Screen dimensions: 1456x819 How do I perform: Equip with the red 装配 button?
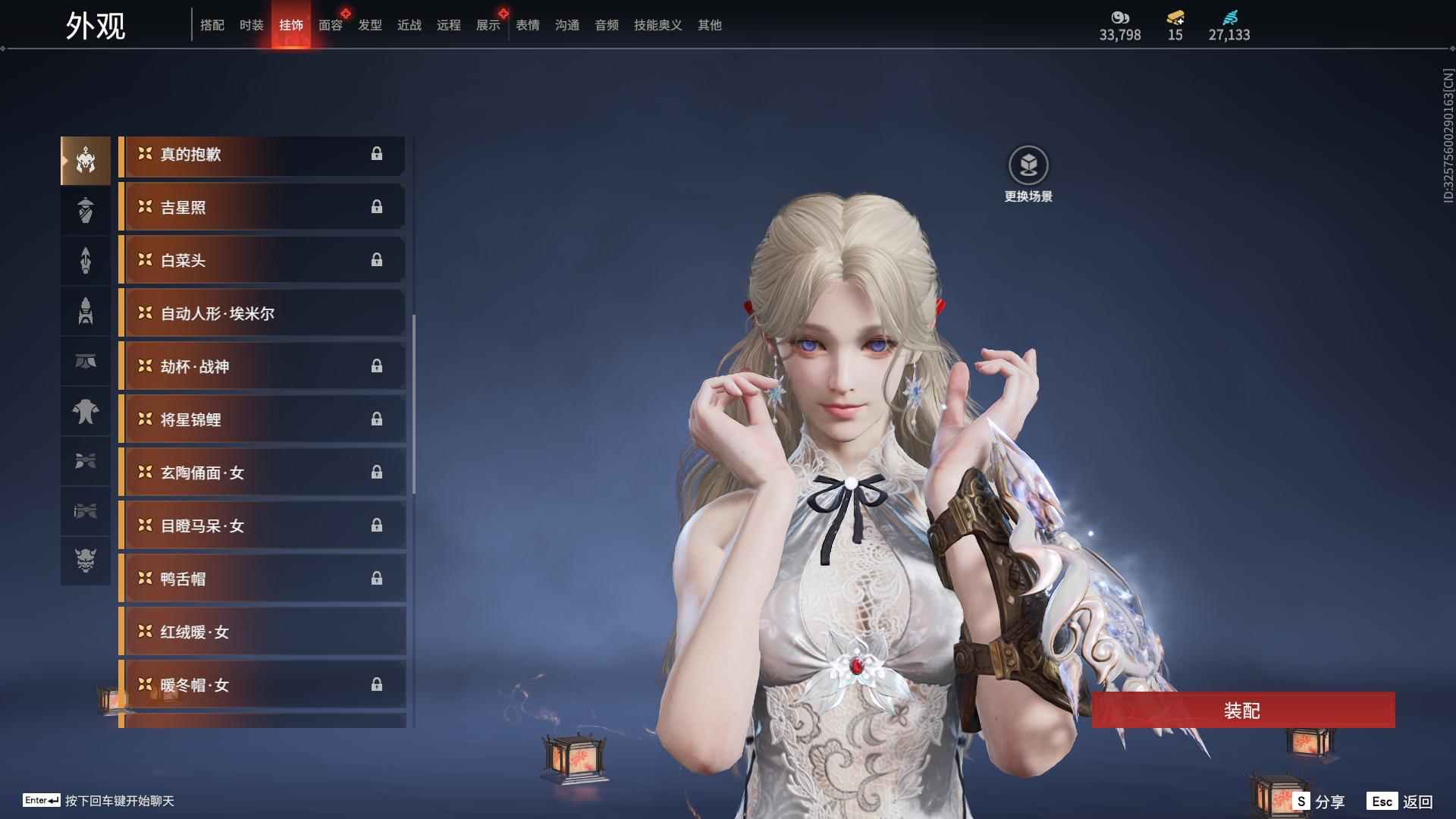pyautogui.click(x=1242, y=711)
